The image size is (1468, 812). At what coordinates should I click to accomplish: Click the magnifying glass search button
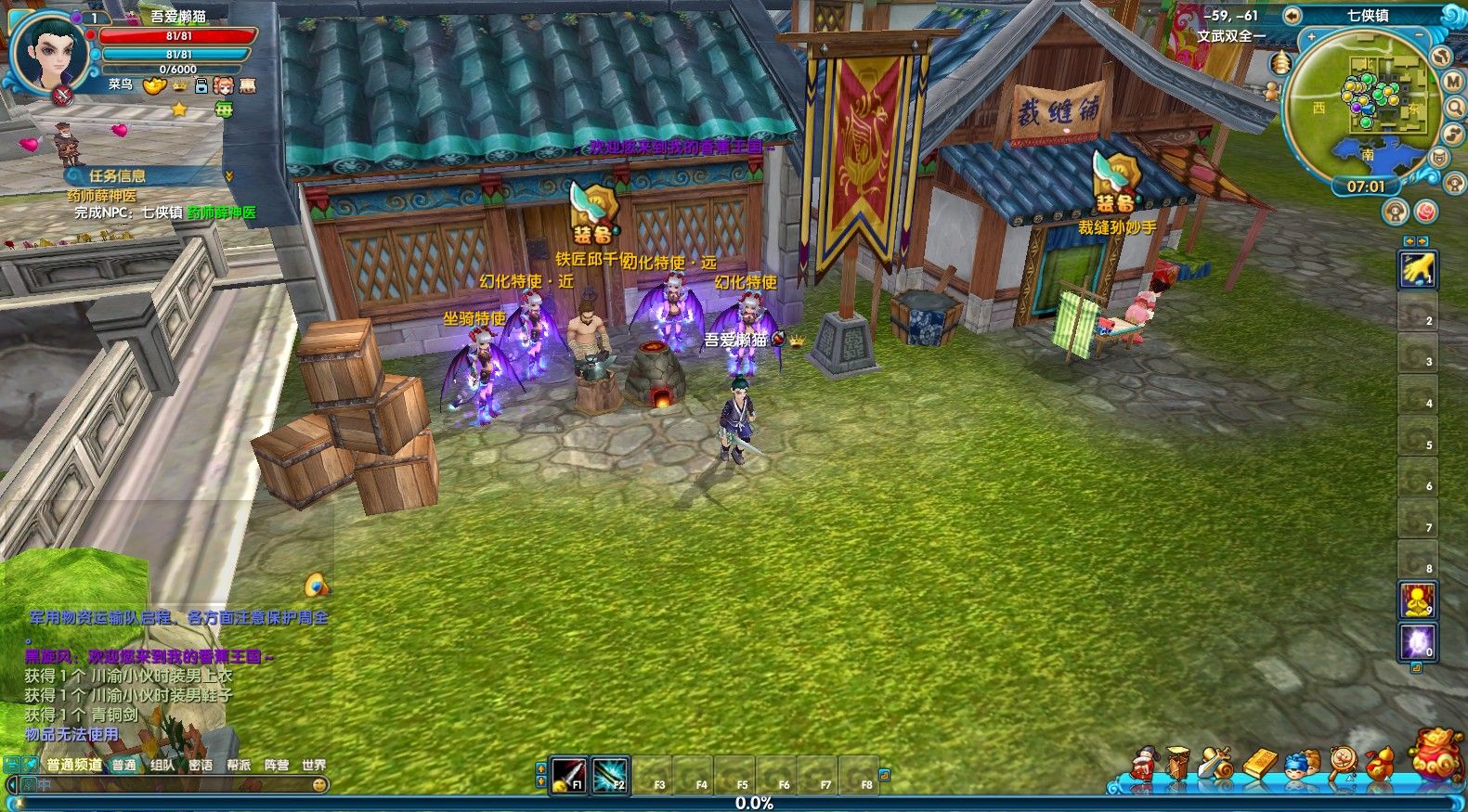(1455, 109)
